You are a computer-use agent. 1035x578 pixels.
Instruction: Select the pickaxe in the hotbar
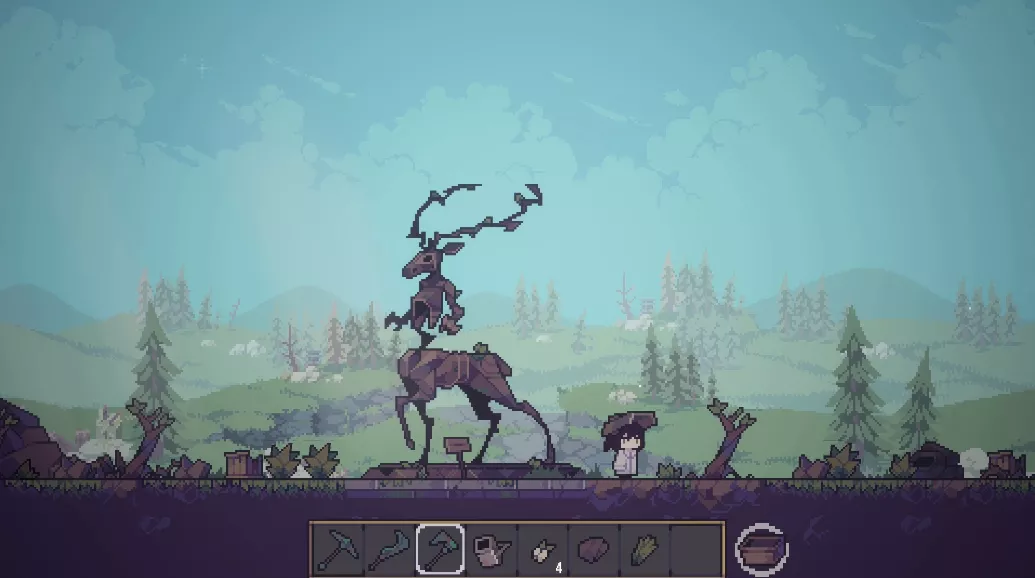[337, 549]
